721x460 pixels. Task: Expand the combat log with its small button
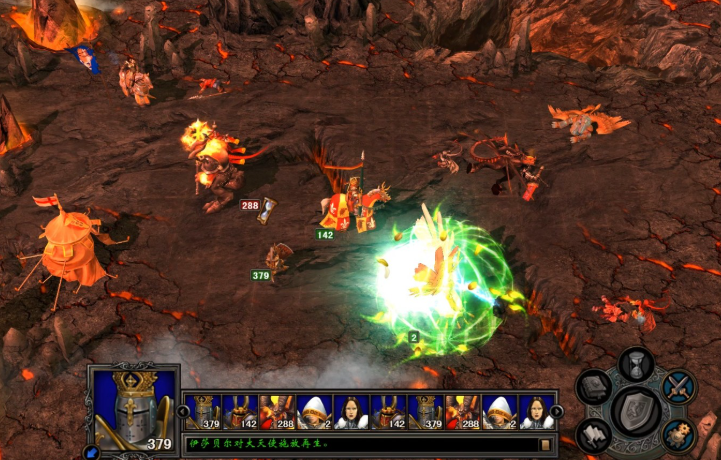[x=546, y=443]
